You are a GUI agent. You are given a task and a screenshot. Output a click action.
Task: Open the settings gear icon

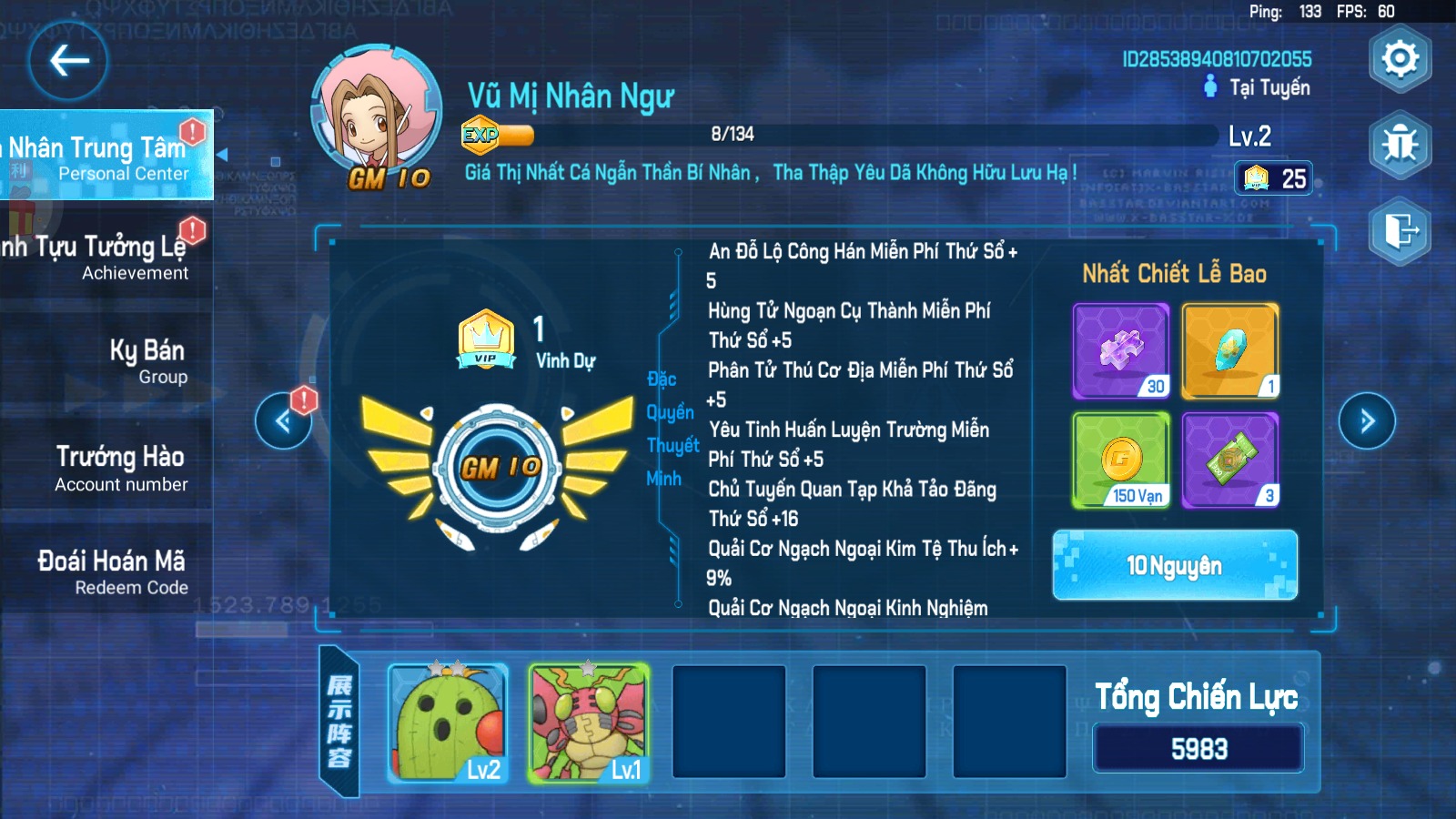[x=1399, y=58]
